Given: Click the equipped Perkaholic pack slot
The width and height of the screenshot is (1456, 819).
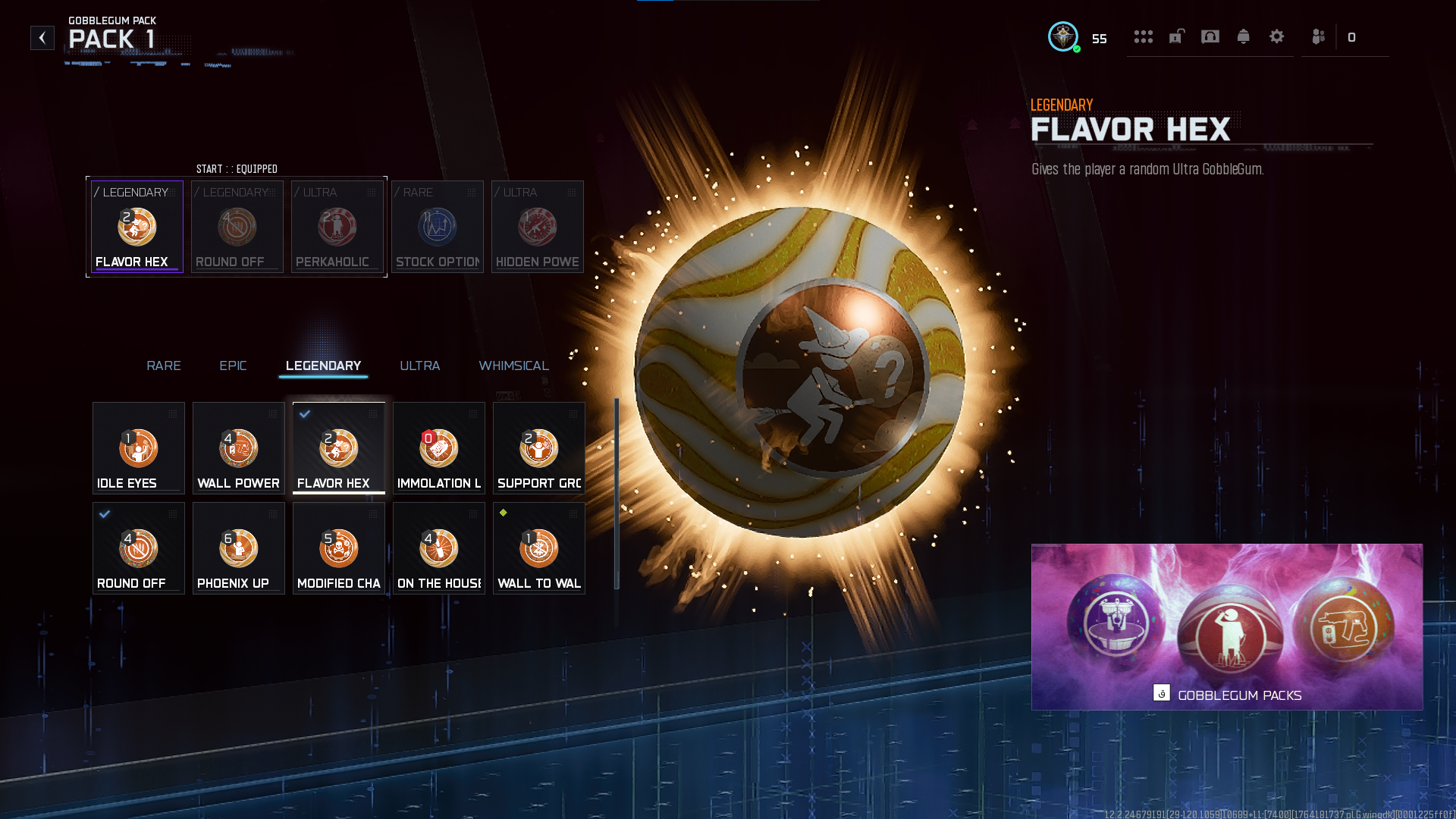Looking at the screenshot, I should point(337,227).
